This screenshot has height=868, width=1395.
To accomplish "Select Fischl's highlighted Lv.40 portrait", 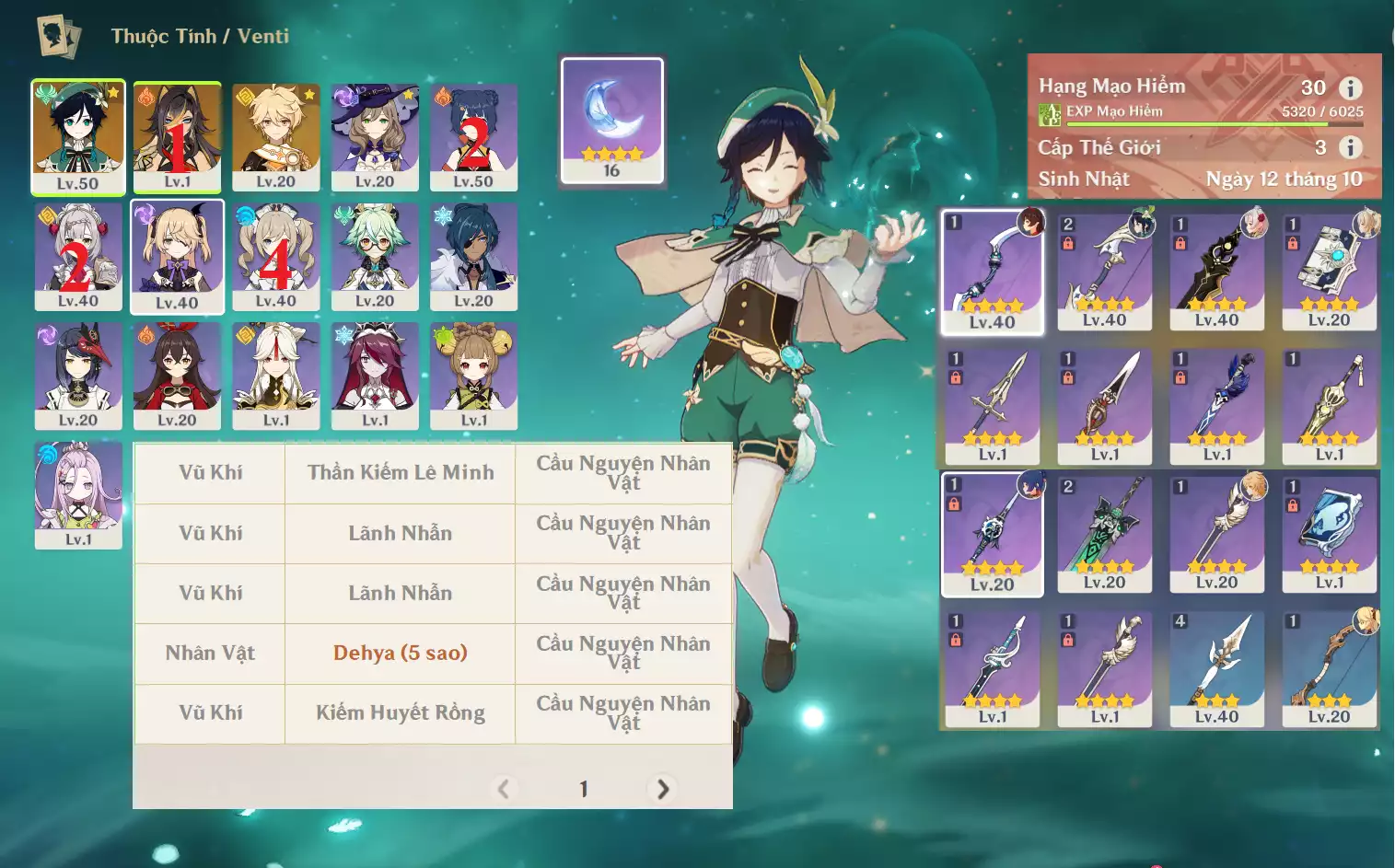I will (x=177, y=256).
